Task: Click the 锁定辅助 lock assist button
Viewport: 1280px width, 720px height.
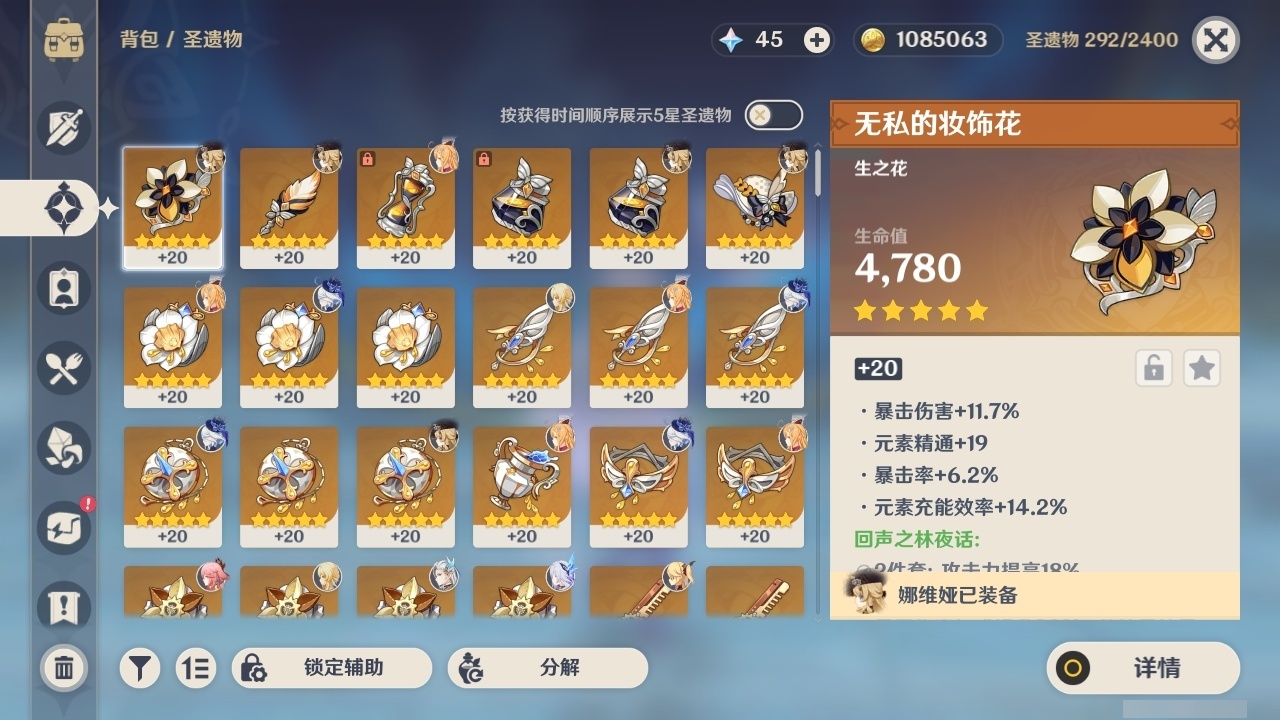Action: [332, 668]
